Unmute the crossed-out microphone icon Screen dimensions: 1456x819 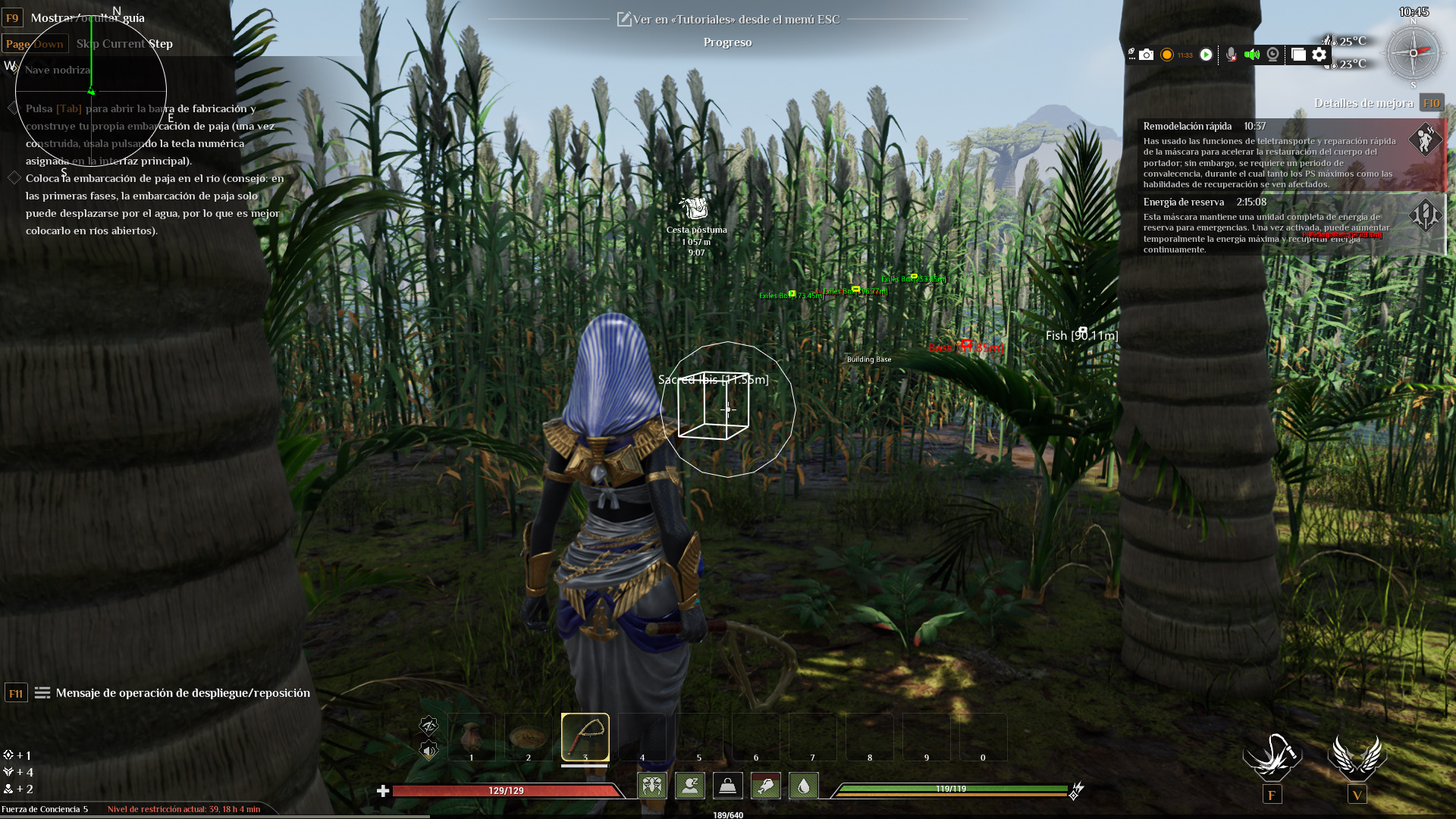tap(1230, 55)
